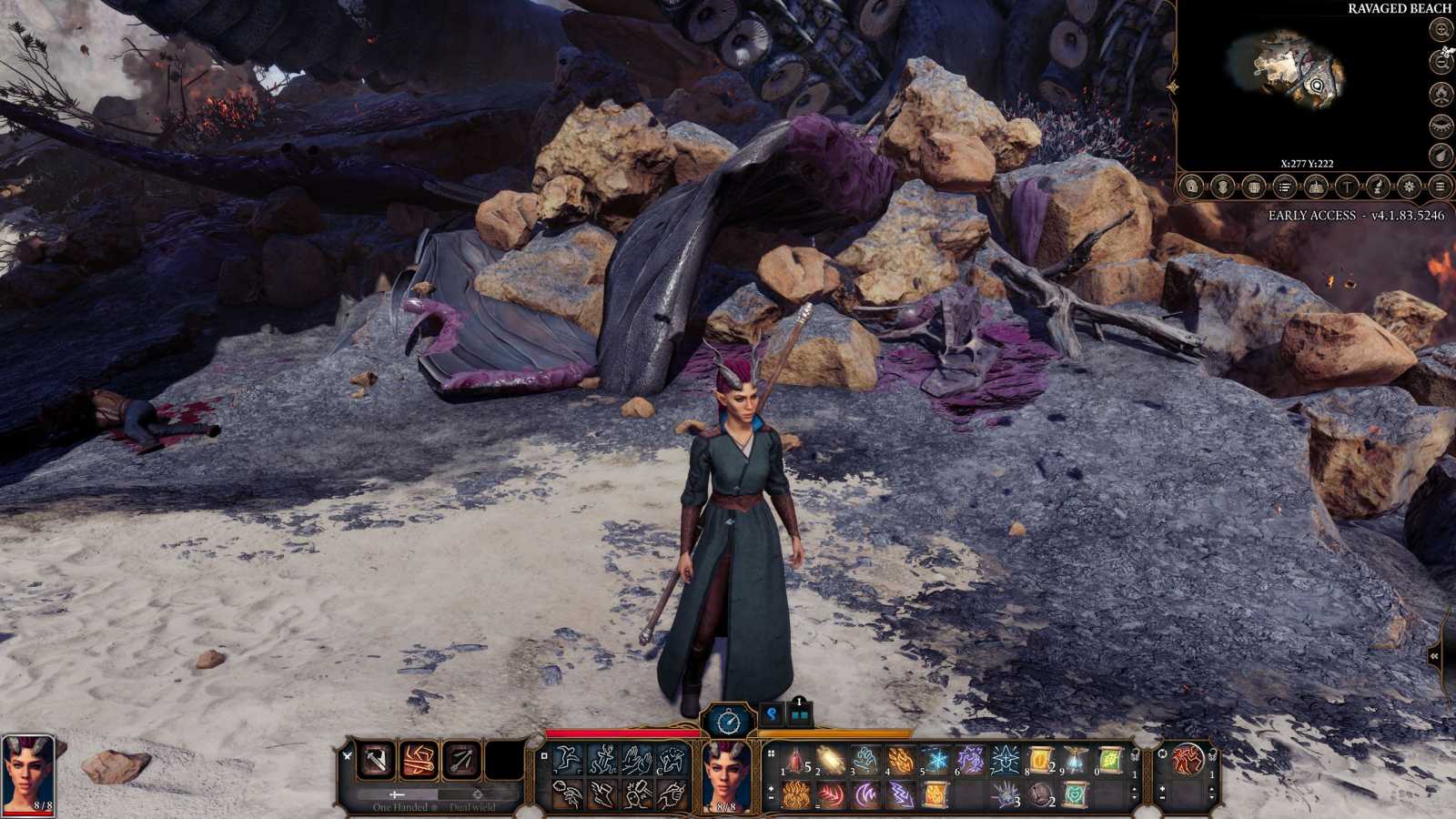This screenshot has height=819, width=1456.
Task: Zoom out on the minimap
Action: (1441, 61)
